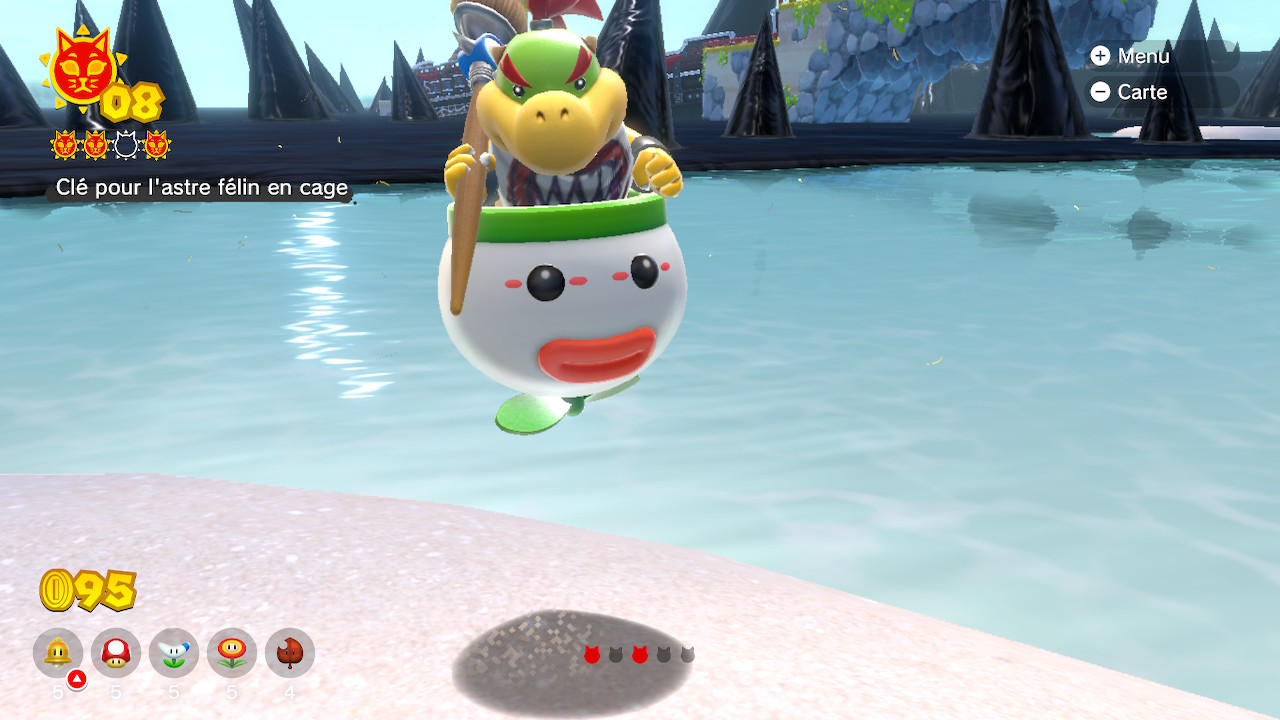This screenshot has height=720, width=1280.
Task: Select the Super Leaf reserve item
Action: tap(290, 653)
